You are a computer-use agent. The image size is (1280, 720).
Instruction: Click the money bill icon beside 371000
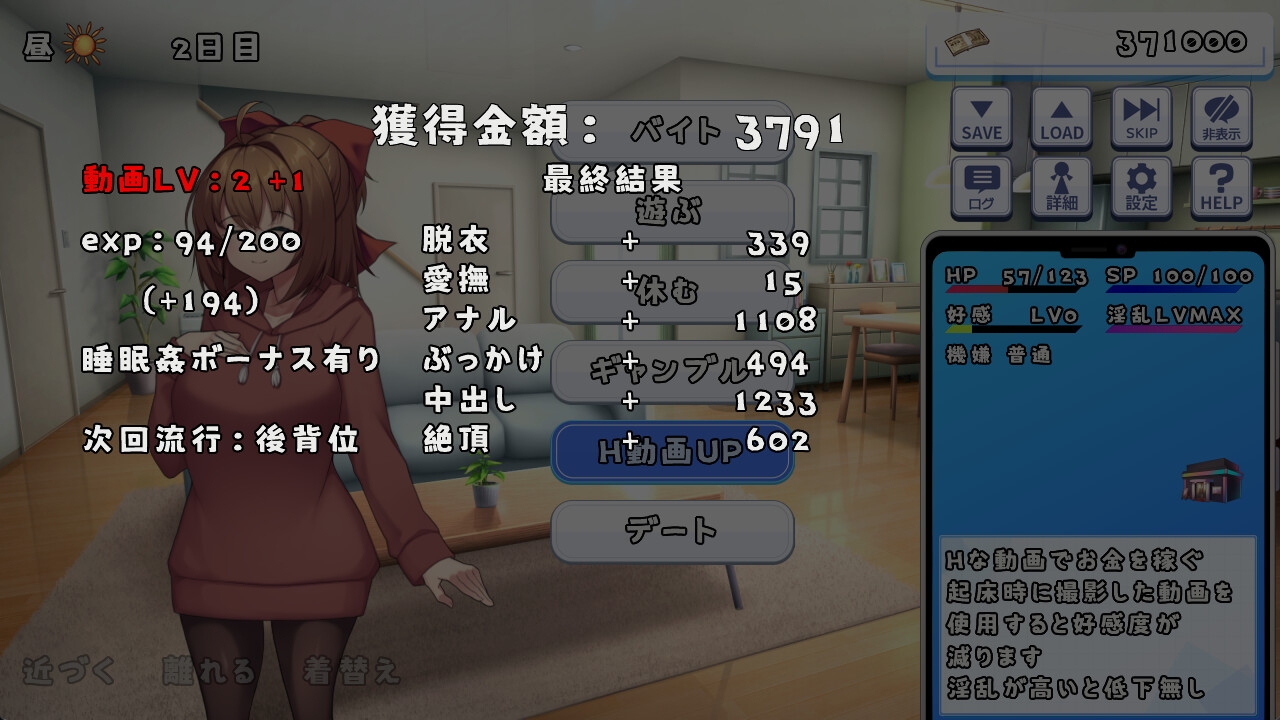click(966, 43)
